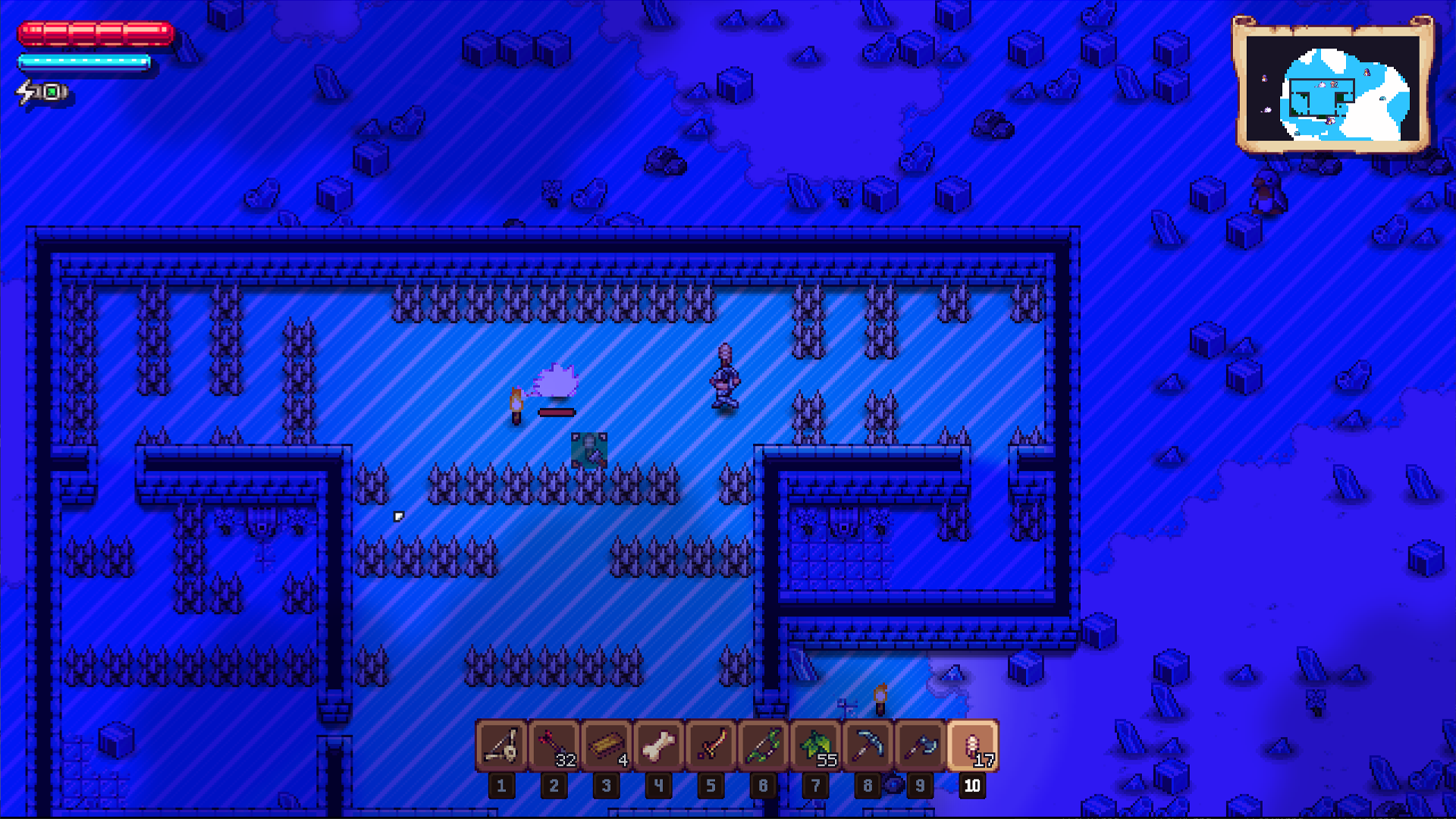Equip the green bow in slot 6
This screenshot has width=1456, height=819.
pyautogui.click(x=764, y=747)
